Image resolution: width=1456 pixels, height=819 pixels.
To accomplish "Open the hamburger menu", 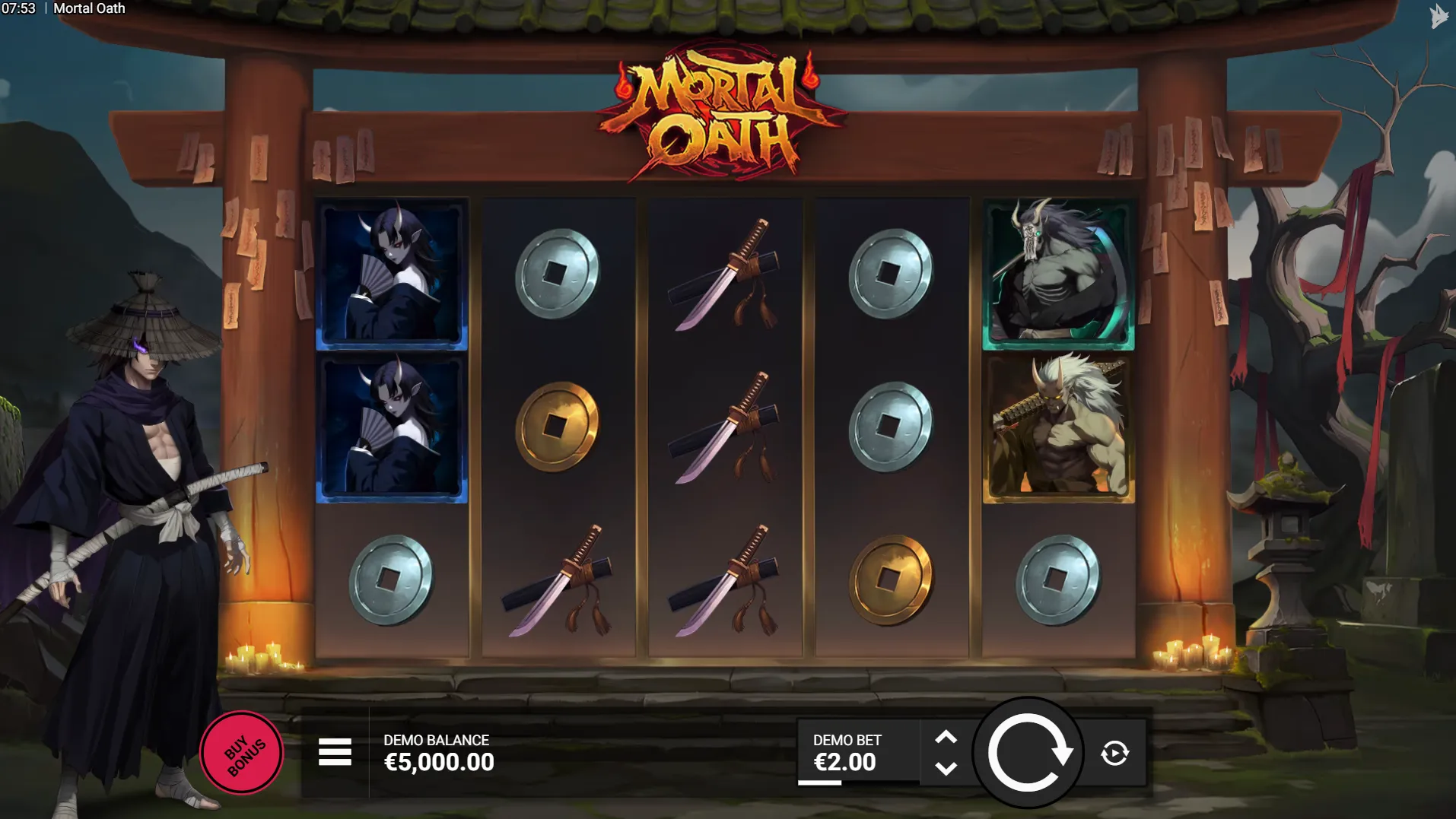I will [335, 752].
